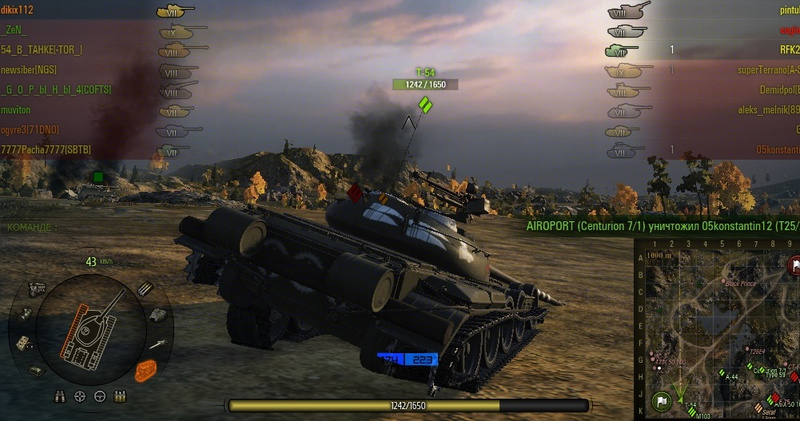Viewport: 800px width, 421px height.
Task: Click the turret module icon
Action: point(159,314)
